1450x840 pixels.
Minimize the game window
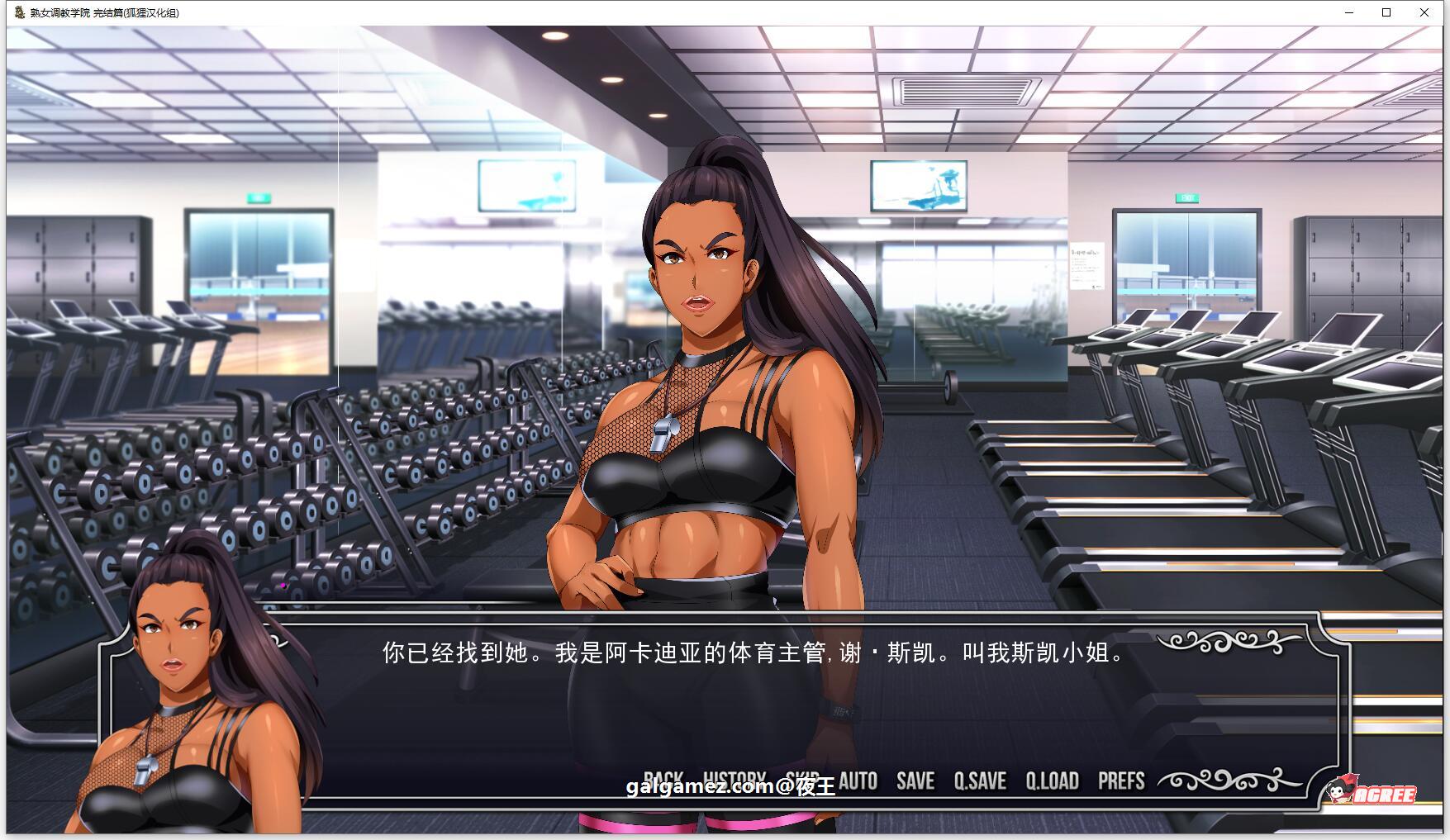click(x=1349, y=12)
